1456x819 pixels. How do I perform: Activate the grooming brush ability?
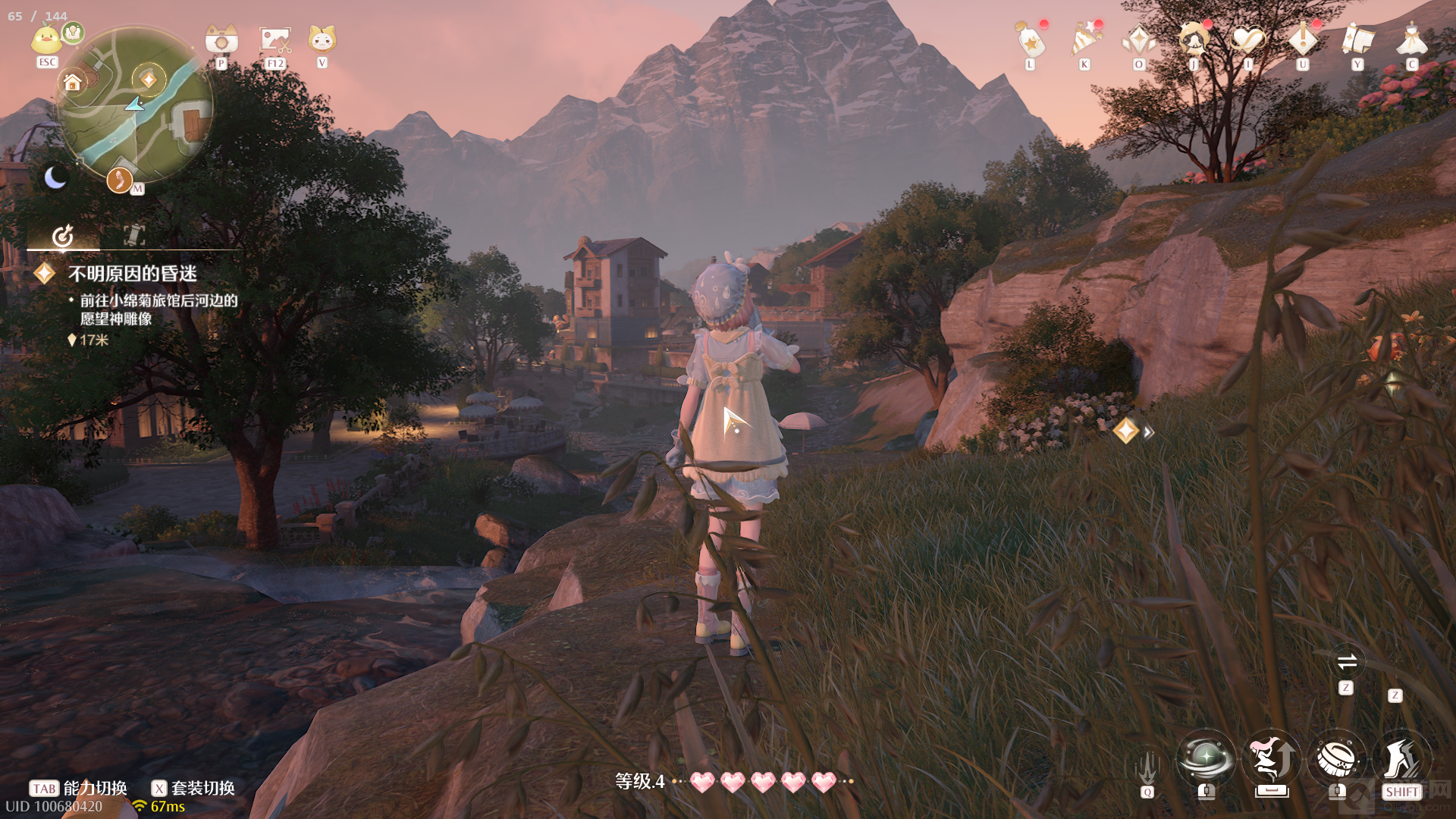(1337, 758)
